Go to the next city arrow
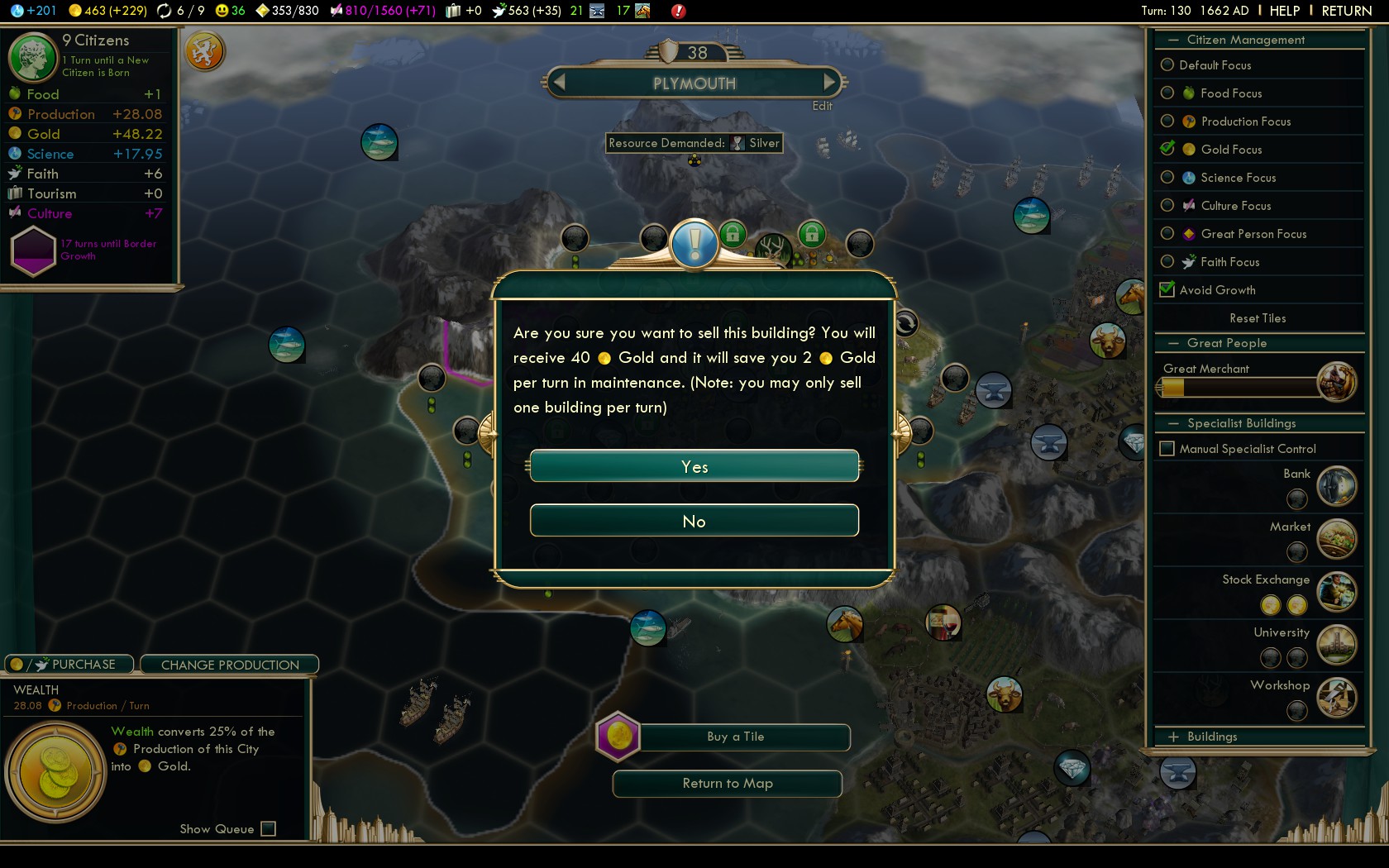 (x=829, y=82)
